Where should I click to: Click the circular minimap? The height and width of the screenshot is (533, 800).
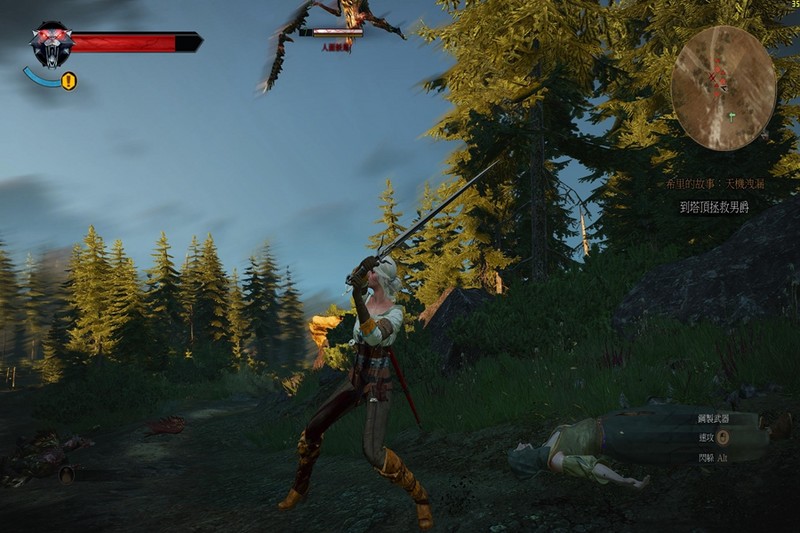tap(722, 88)
